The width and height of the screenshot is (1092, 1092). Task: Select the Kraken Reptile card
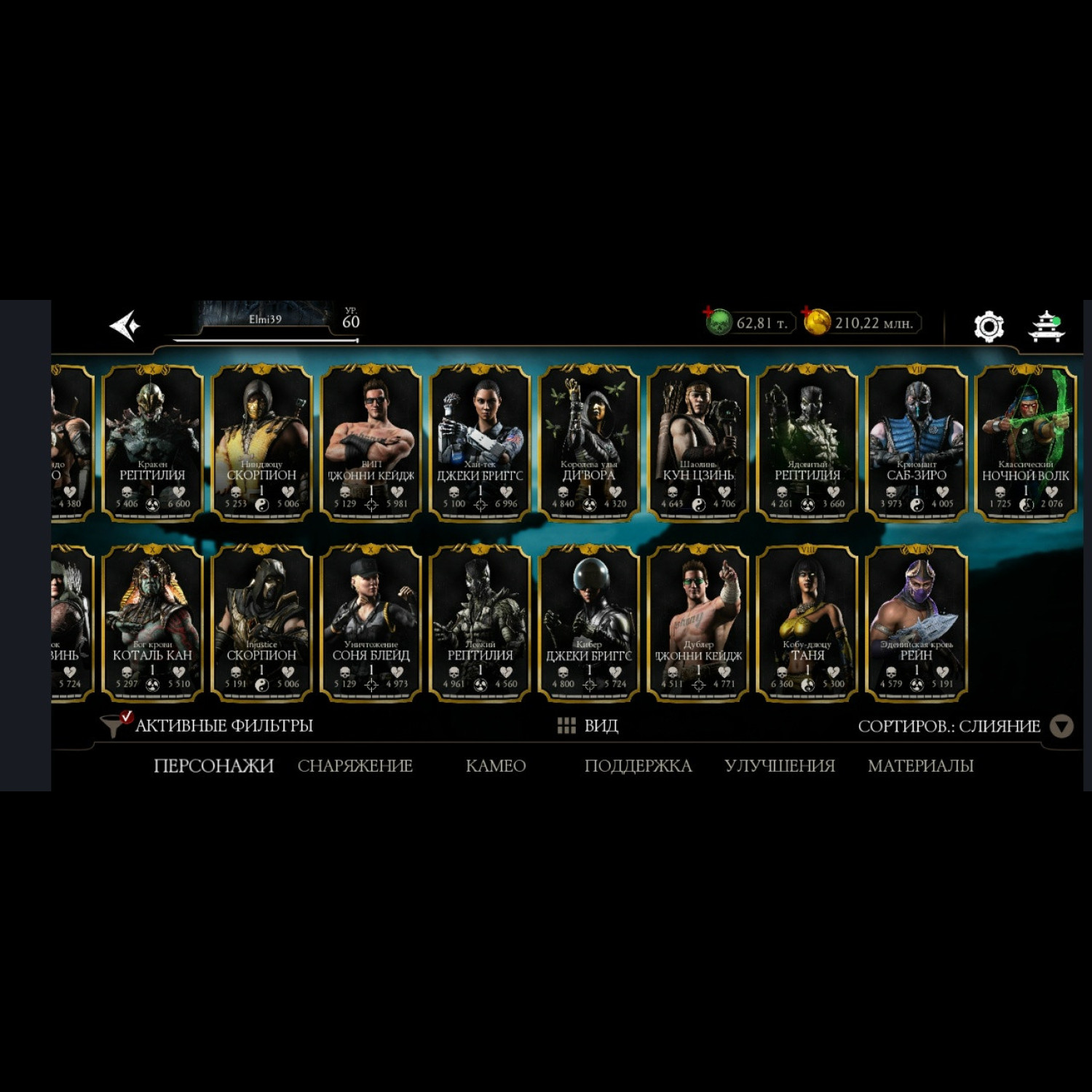point(152,443)
